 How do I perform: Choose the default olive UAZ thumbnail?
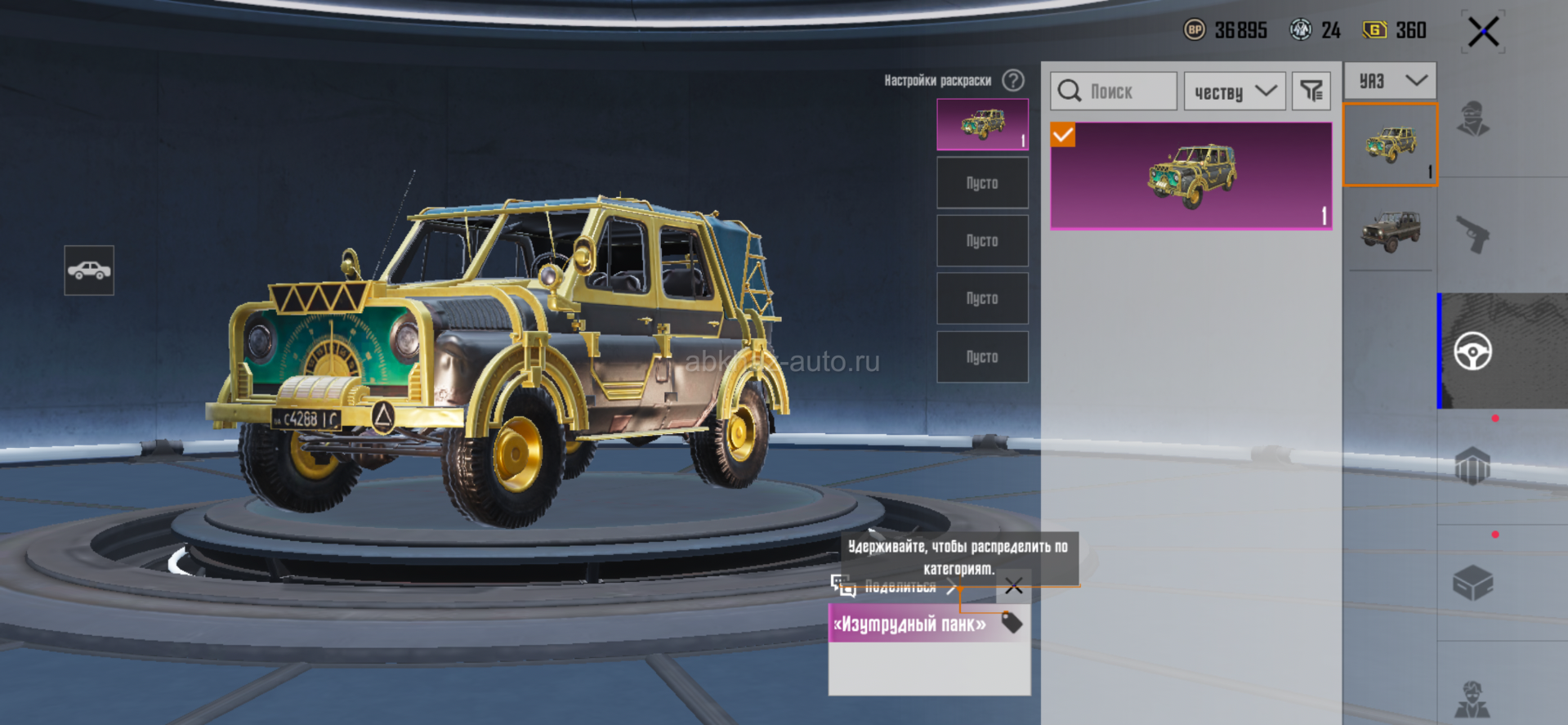coord(1390,230)
